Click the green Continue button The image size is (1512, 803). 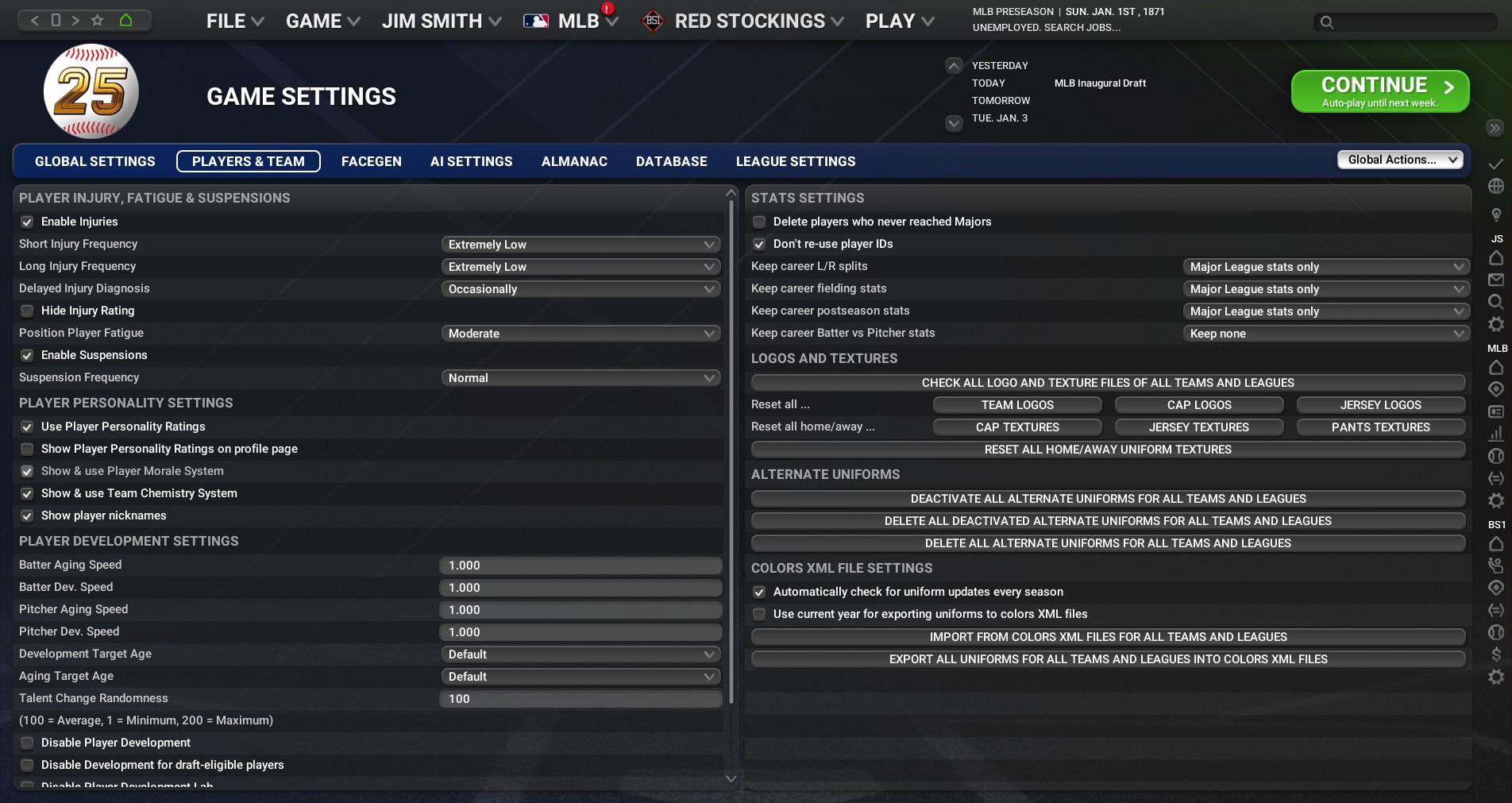pos(1379,91)
